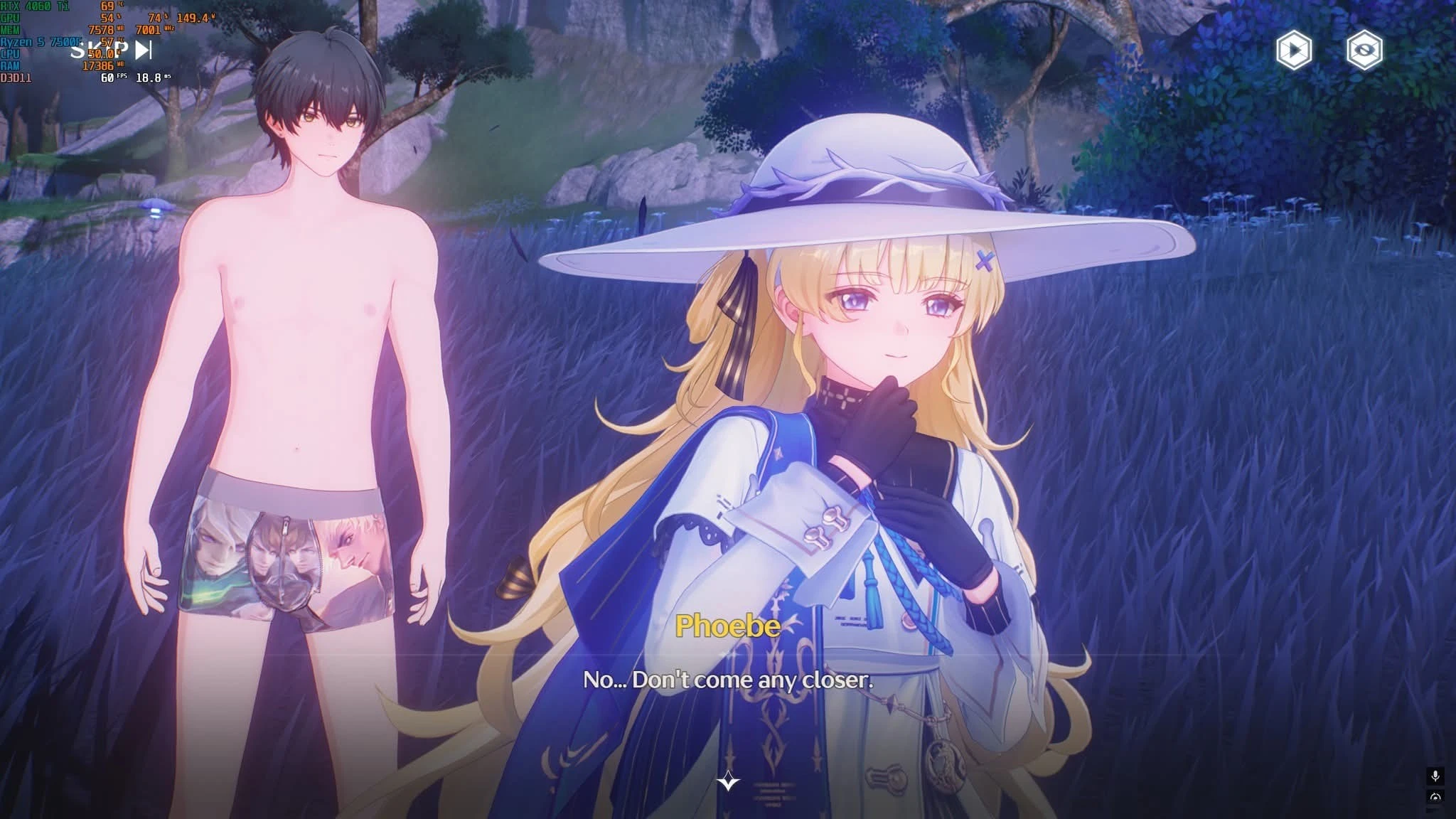Click the overlay icon below the microphone
1456x819 pixels.
1435,797
